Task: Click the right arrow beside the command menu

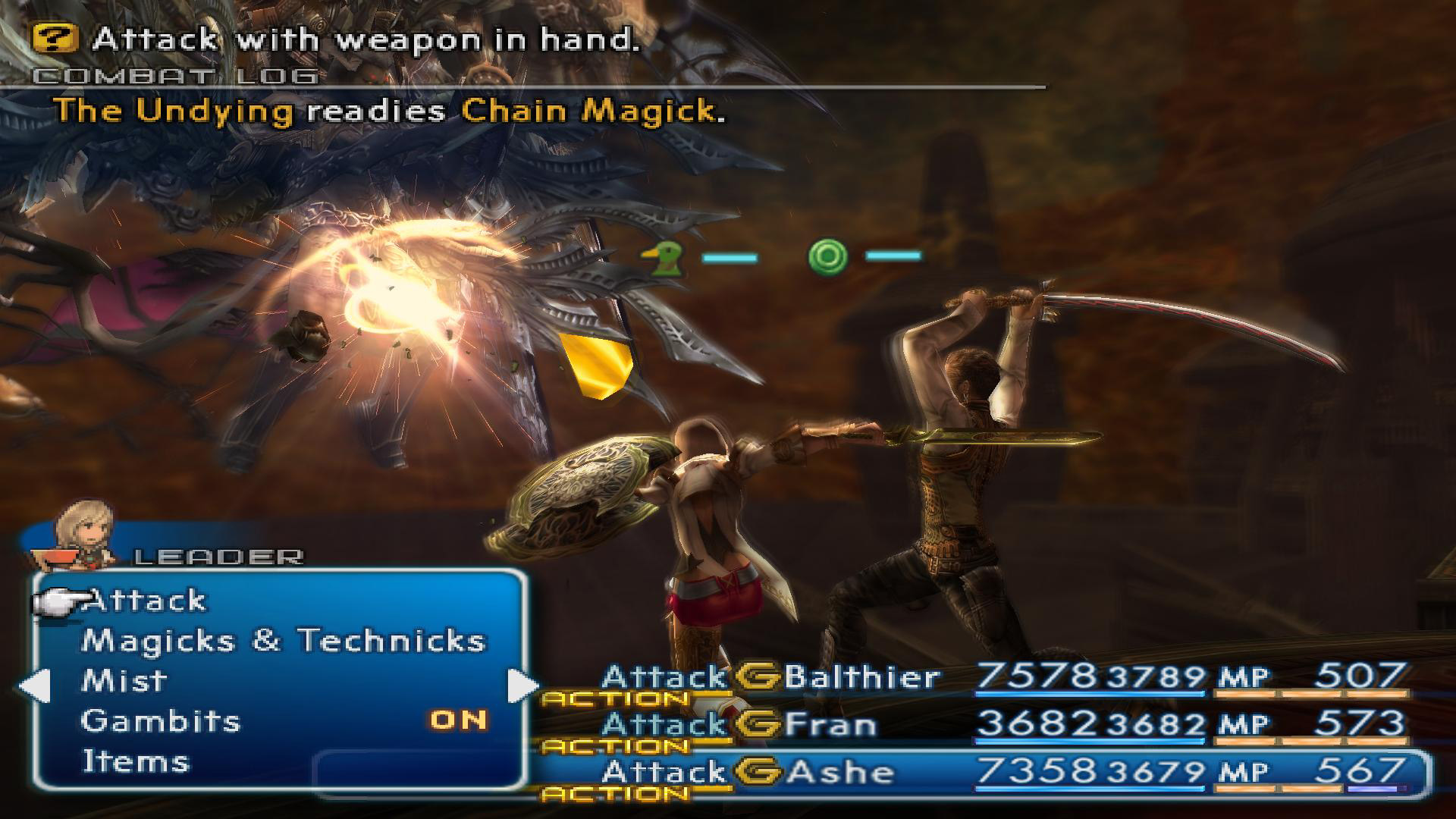Action: point(522,686)
